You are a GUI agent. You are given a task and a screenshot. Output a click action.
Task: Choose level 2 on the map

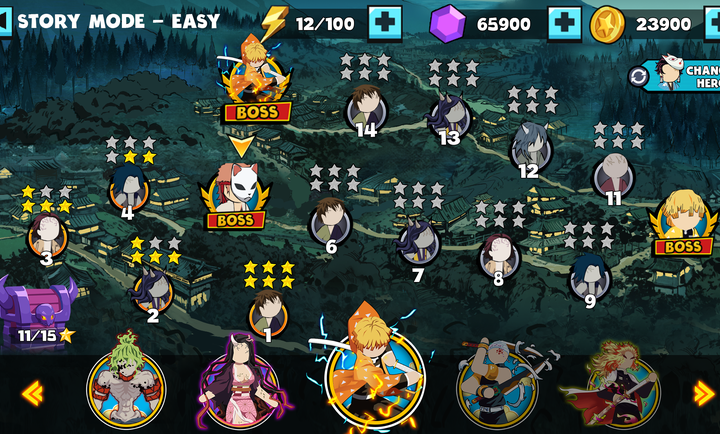pos(152,291)
